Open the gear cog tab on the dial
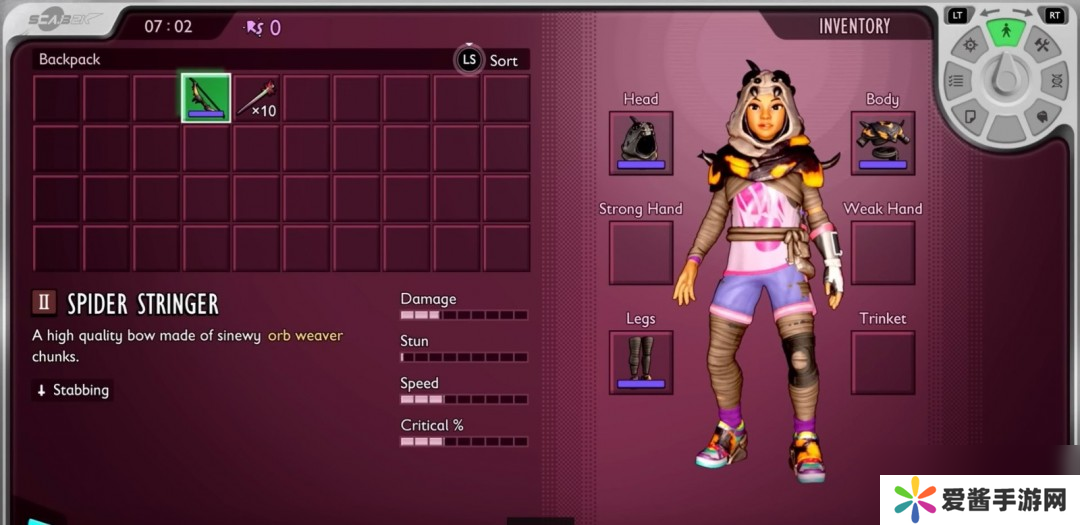This screenshot has width=1080, height=525. point(969,46)
